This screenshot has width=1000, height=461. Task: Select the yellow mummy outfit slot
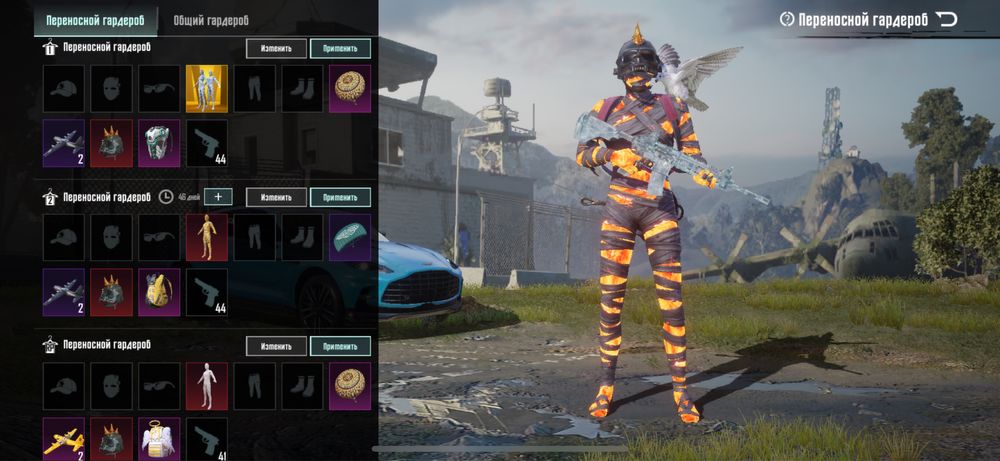pos(207,238)
